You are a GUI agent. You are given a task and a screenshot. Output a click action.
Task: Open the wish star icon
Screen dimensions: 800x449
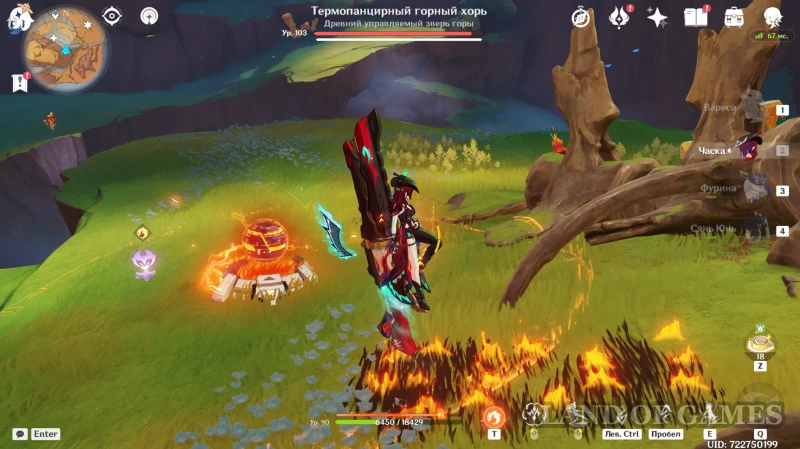pos(657,17)
